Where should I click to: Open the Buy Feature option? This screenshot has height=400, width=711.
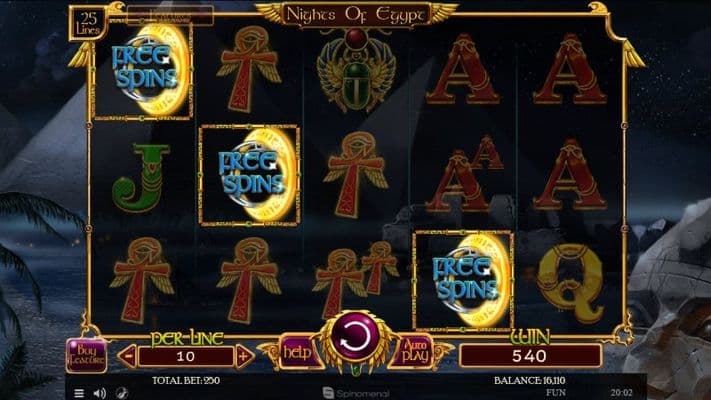tap(86, 355)
